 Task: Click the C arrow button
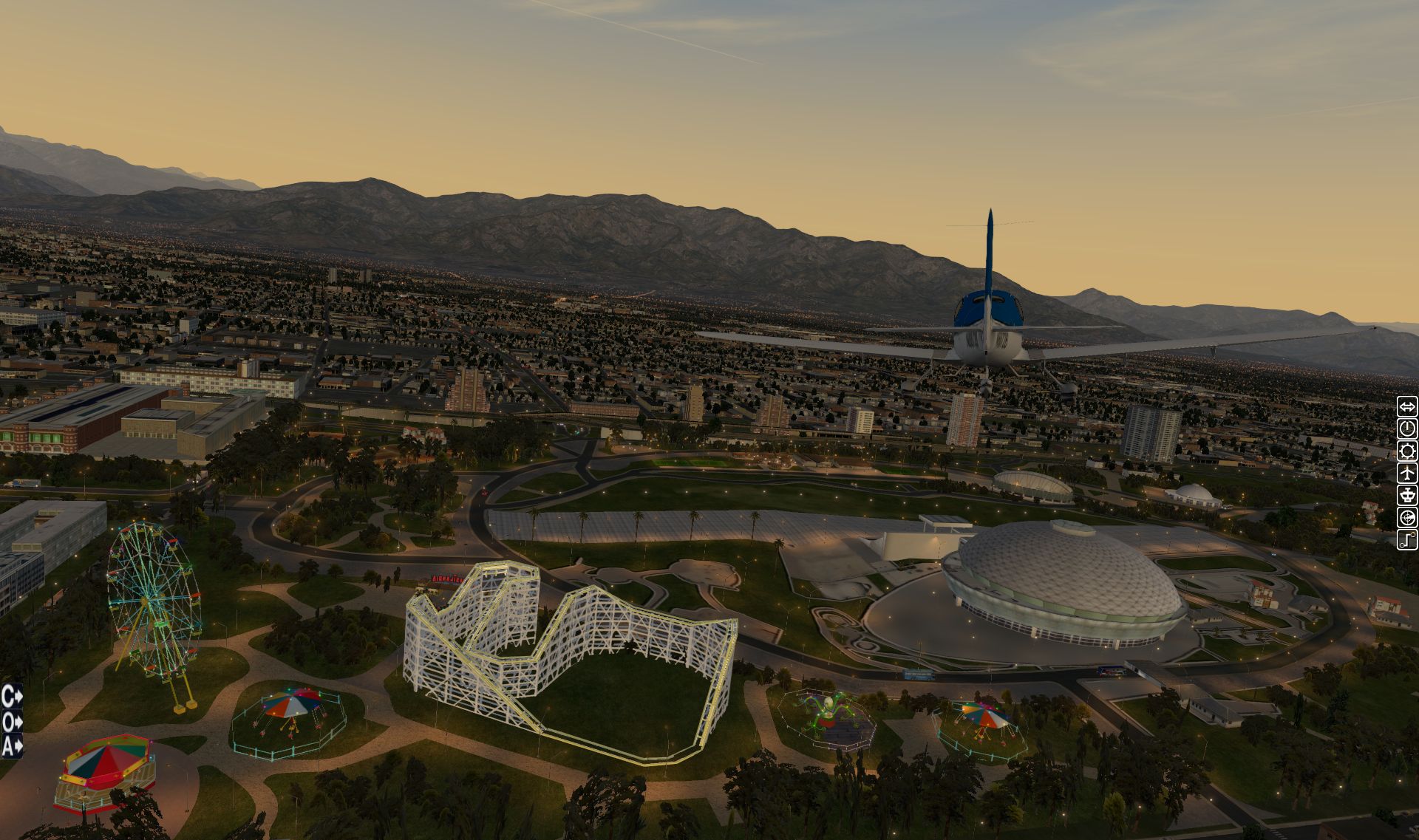tap(12, 696)
